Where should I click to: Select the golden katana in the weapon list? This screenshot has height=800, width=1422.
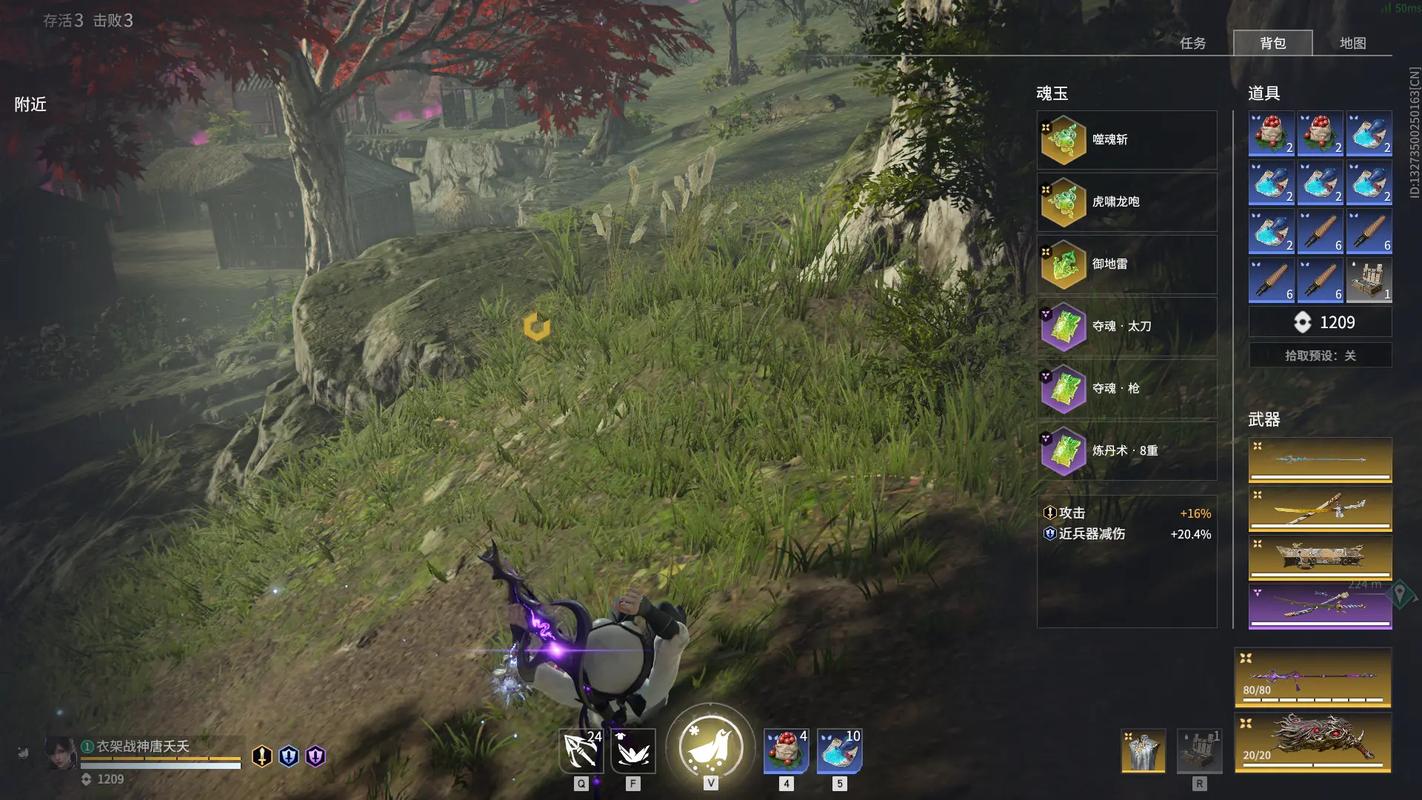point(1320,509)
